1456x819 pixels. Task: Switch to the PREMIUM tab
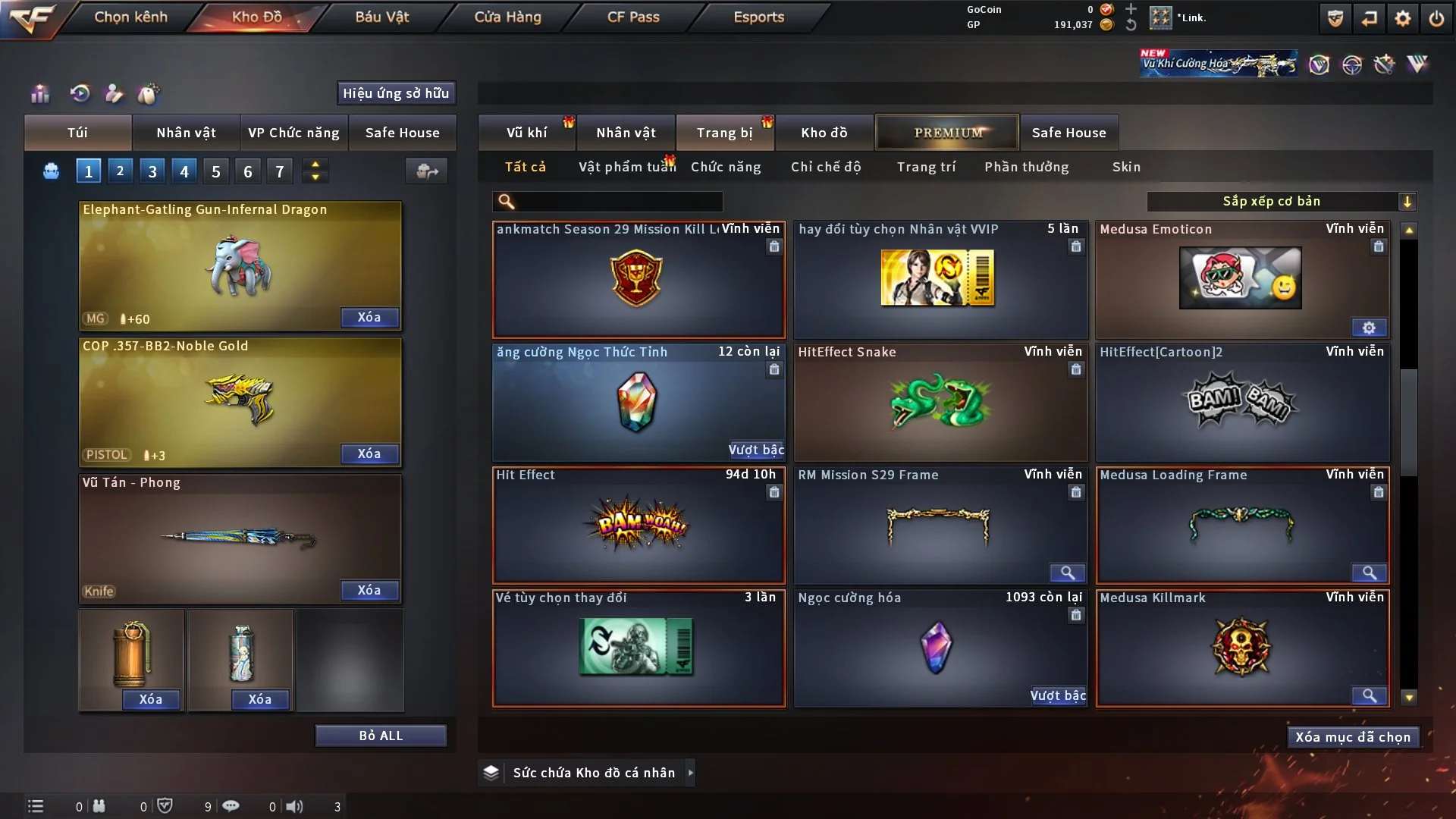coord(947,133)
